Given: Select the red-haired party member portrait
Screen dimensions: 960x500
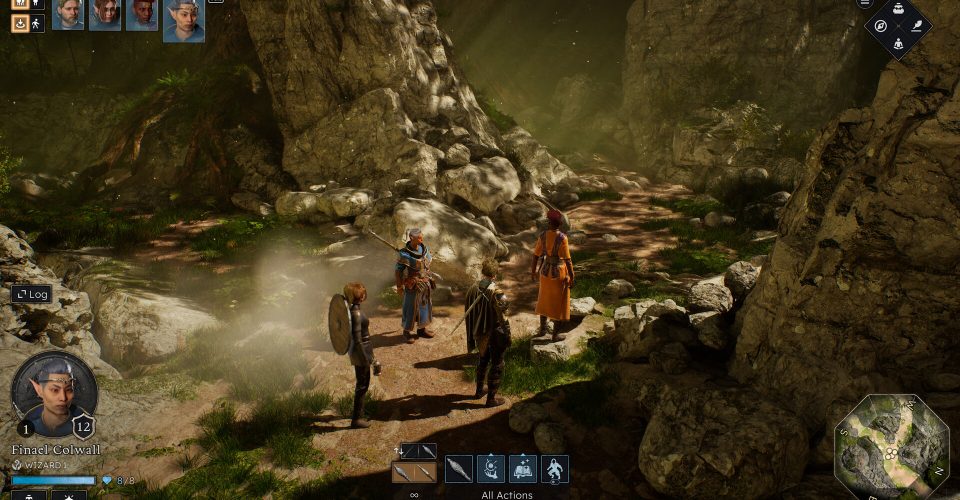Looking at the screenshot, I should pos(105,14).
